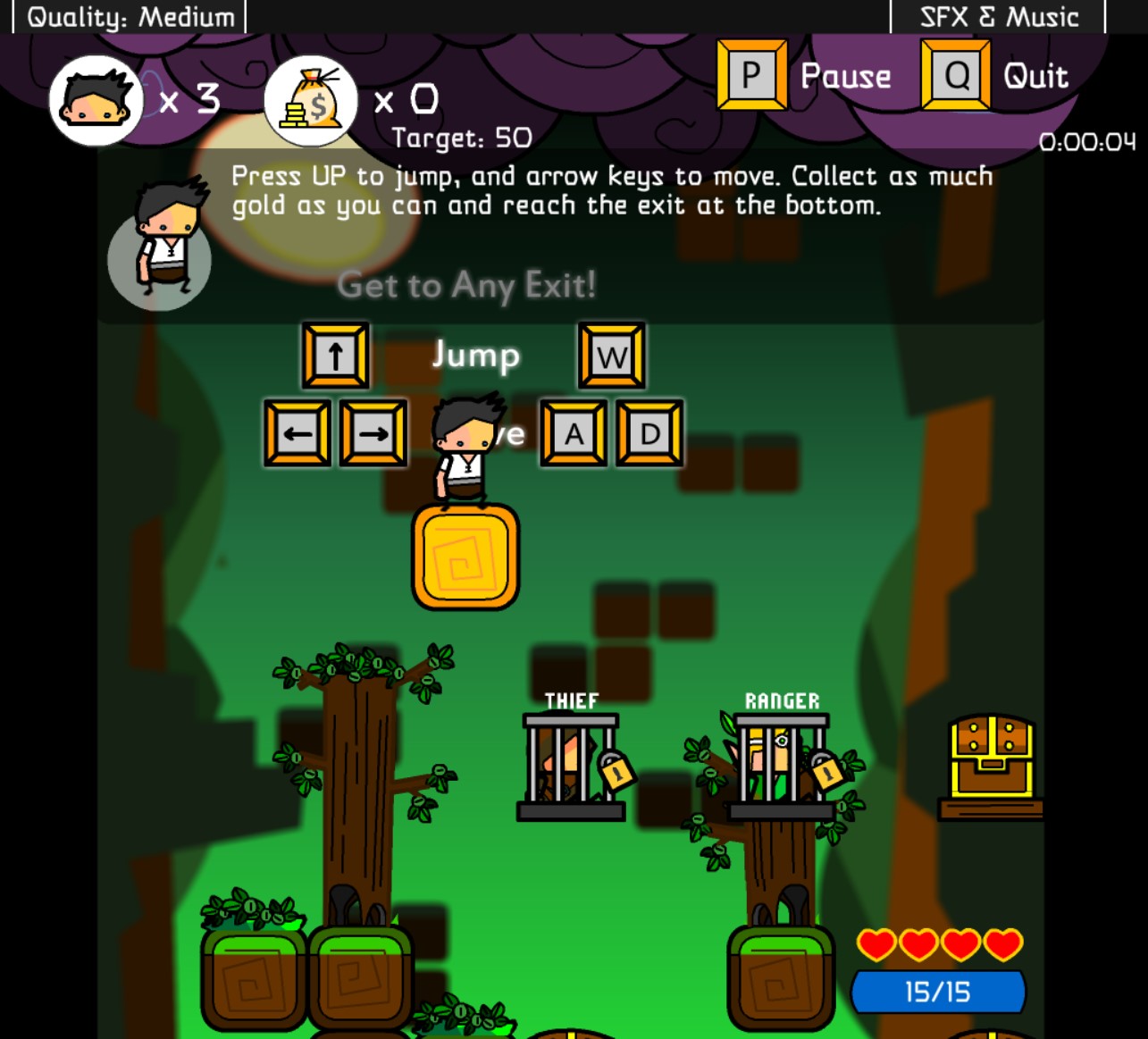Select the A key icon
The height and width of the screenshot is (1039, 1148).
click(573, 435)
